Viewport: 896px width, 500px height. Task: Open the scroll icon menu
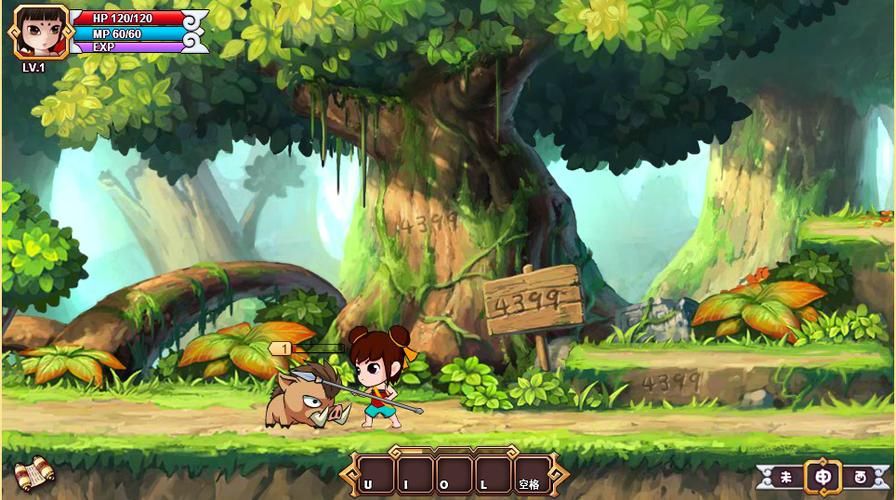tap(32, 471)
